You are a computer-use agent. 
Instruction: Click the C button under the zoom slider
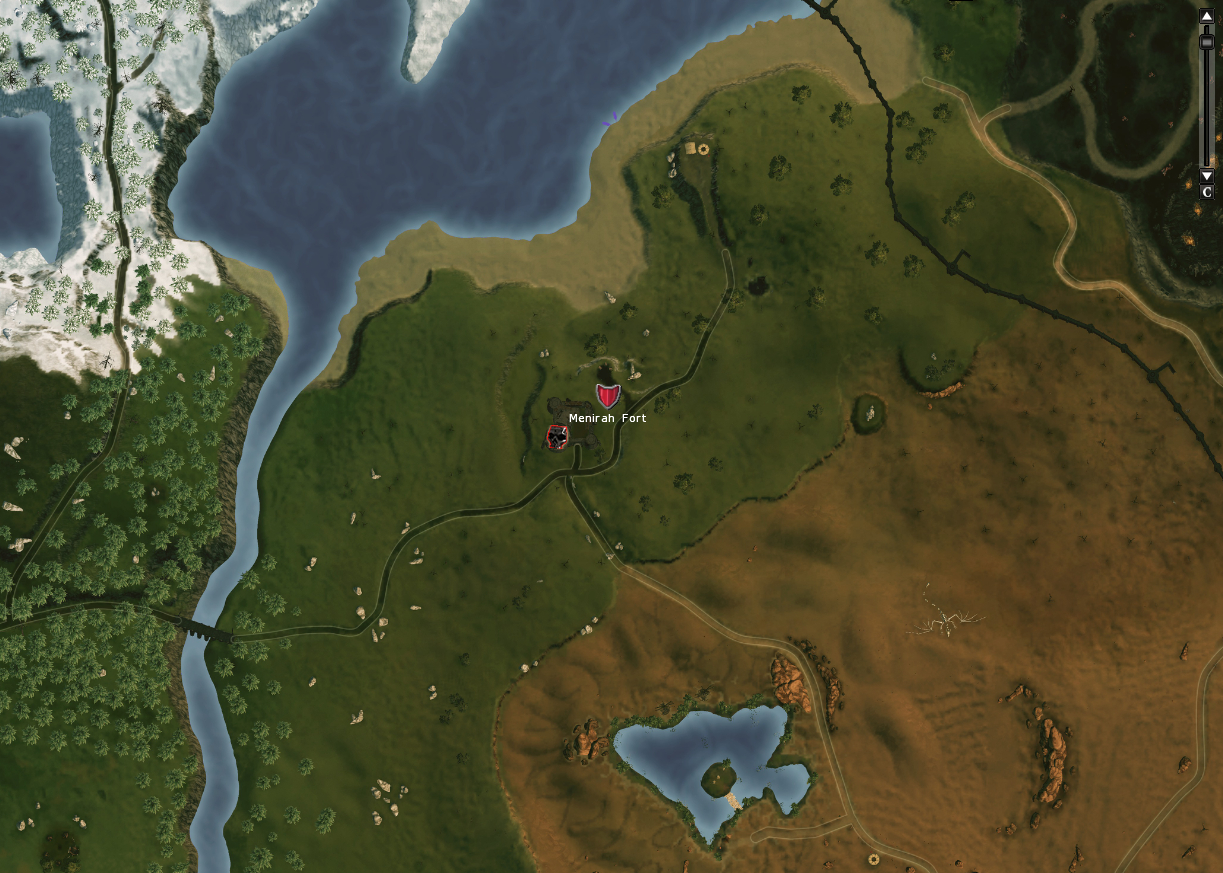(1206, 192)
